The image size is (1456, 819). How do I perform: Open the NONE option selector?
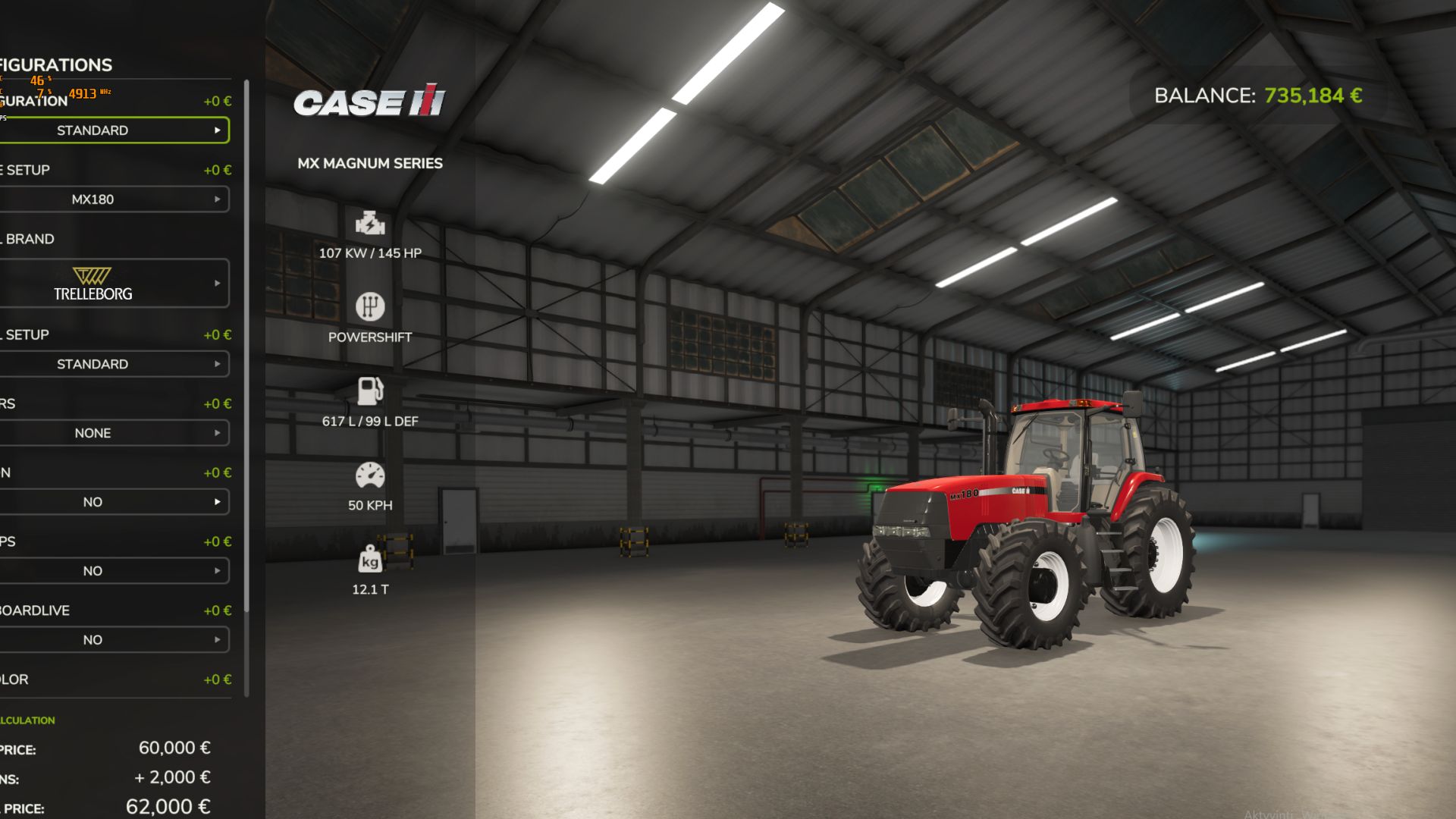coord(114,433)
